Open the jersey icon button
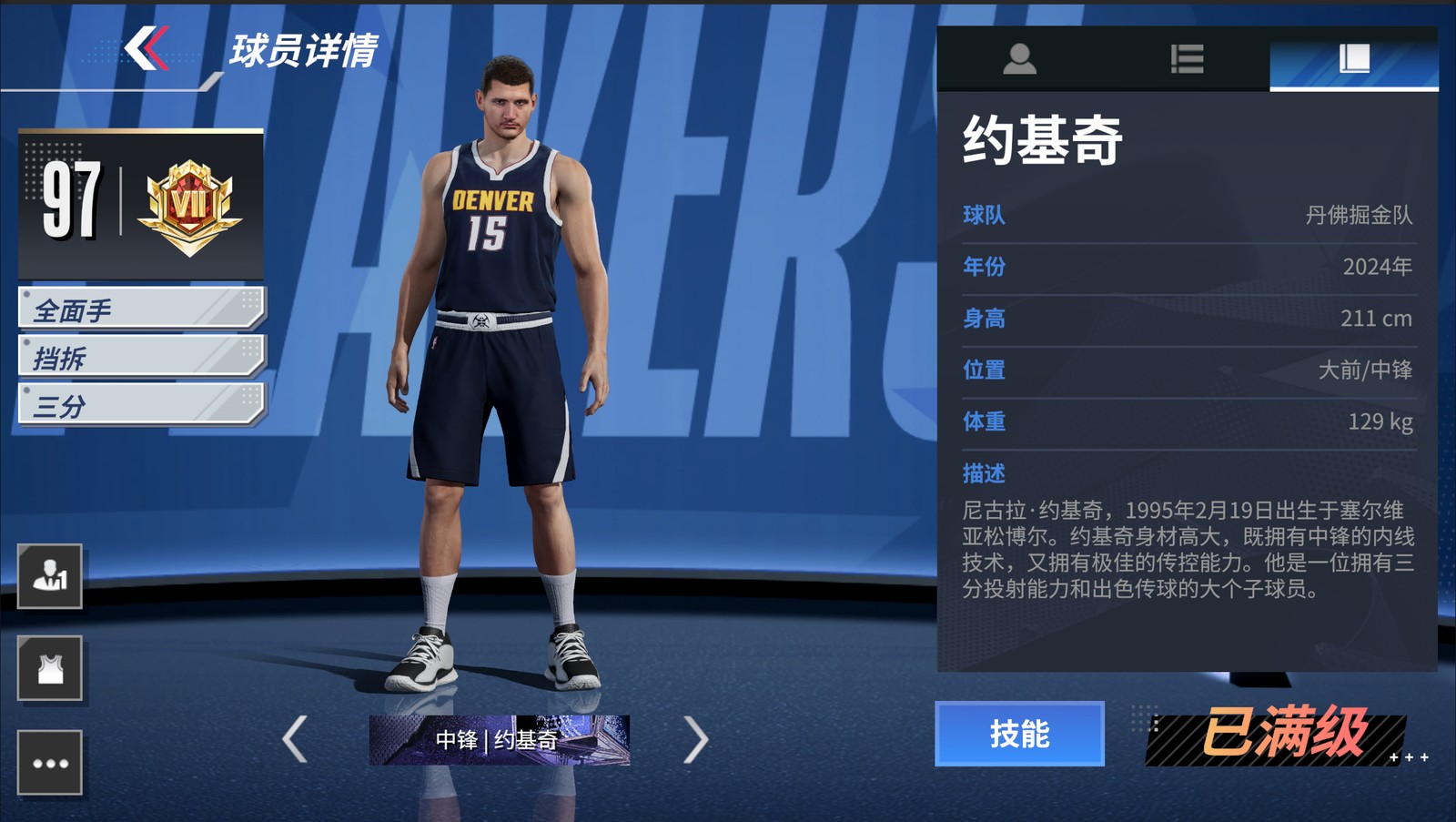This screenshot has width=1456, height=822. click(x=50, y=669)
